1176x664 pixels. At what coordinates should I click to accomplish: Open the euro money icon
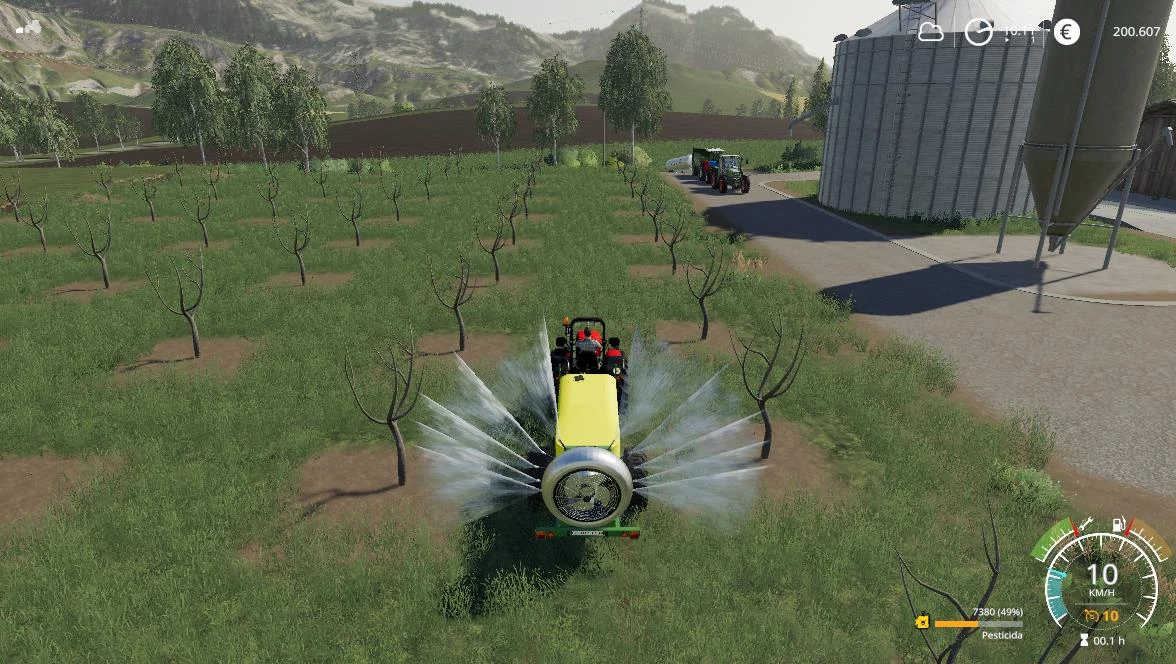(x=1066, y=32)
